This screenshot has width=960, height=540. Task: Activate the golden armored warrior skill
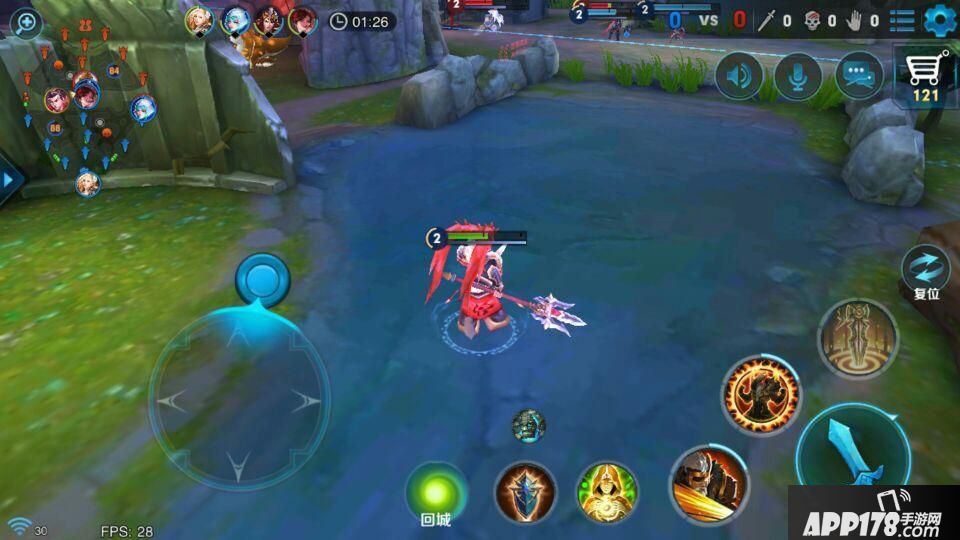pyautogui.click(x=709, y=484)
